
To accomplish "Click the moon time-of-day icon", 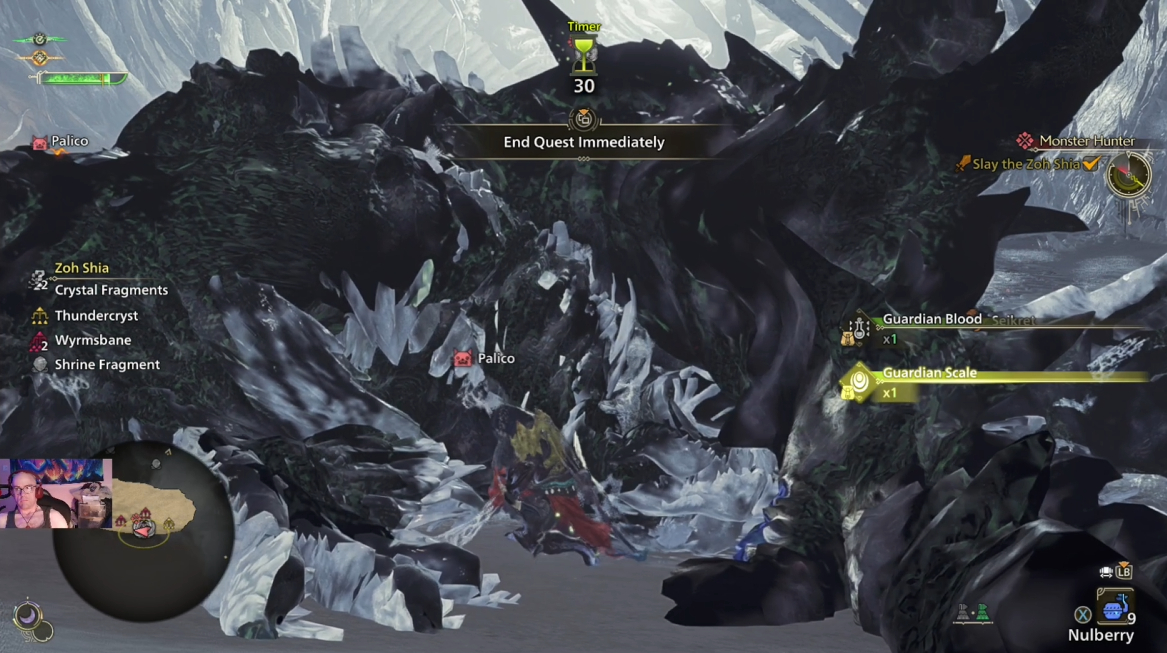I will [x=29, y=615].
